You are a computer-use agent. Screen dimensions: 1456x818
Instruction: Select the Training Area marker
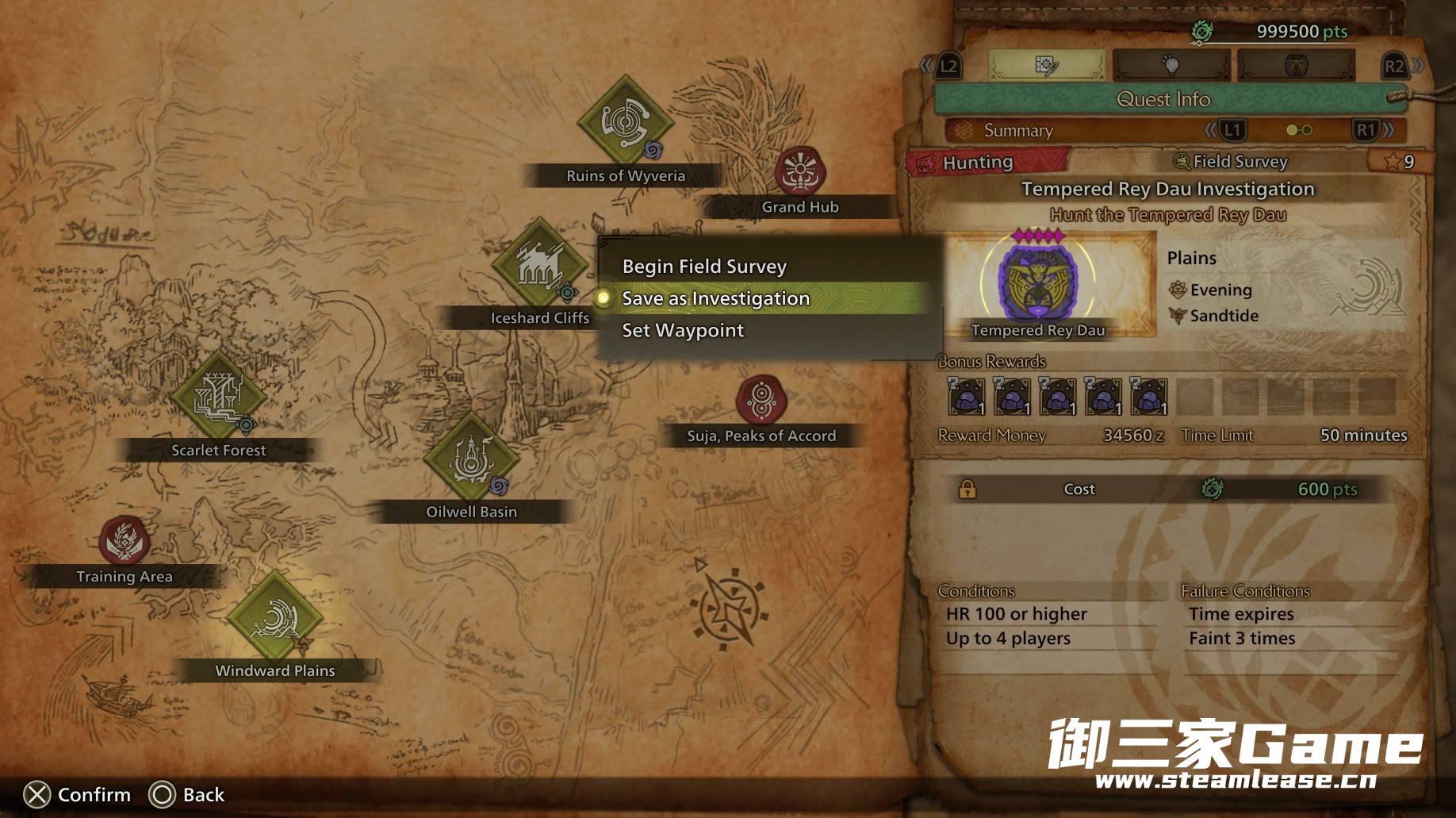pos(124,541)
